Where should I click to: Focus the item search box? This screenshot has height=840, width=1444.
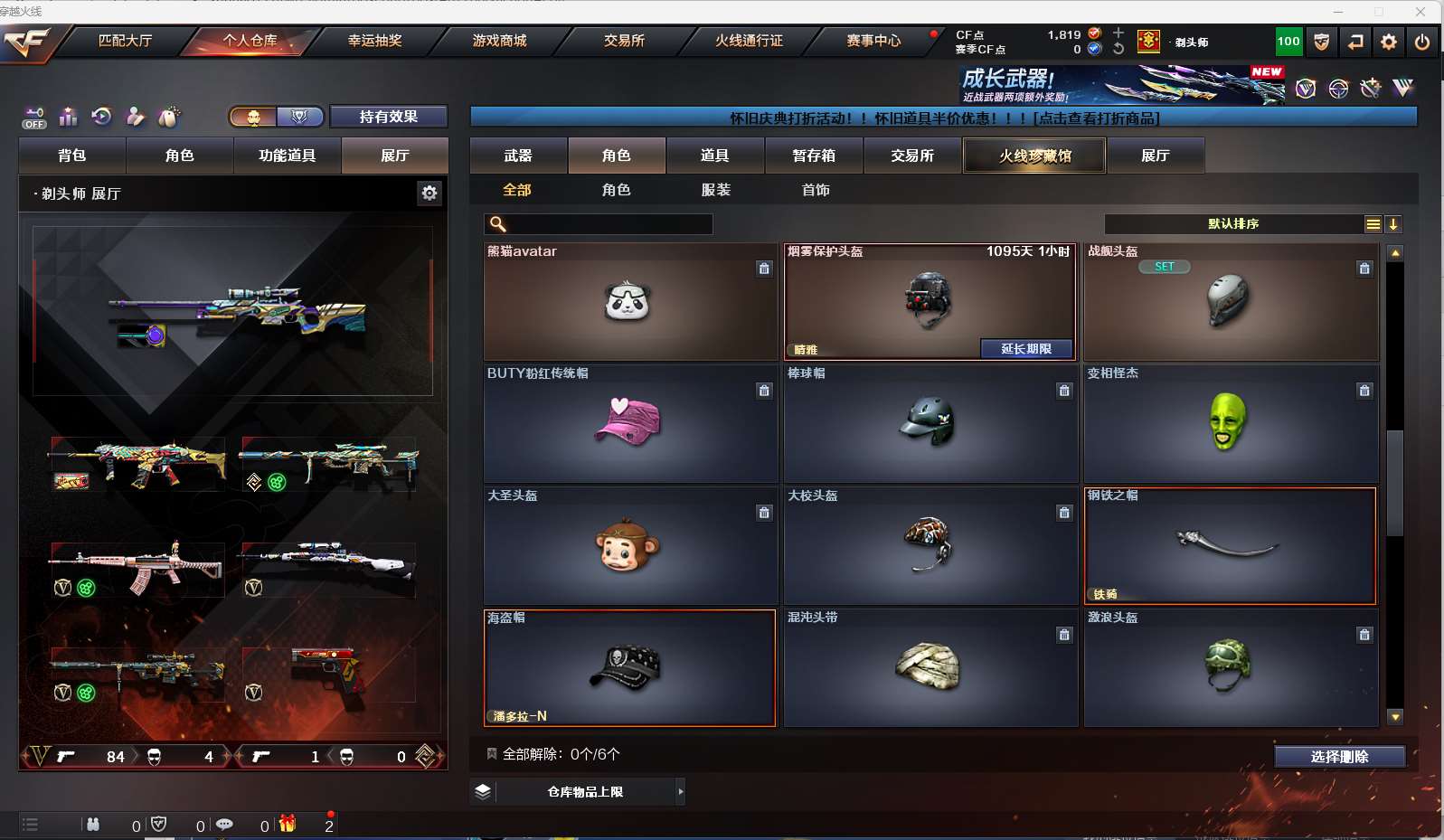tap(608, 224)
